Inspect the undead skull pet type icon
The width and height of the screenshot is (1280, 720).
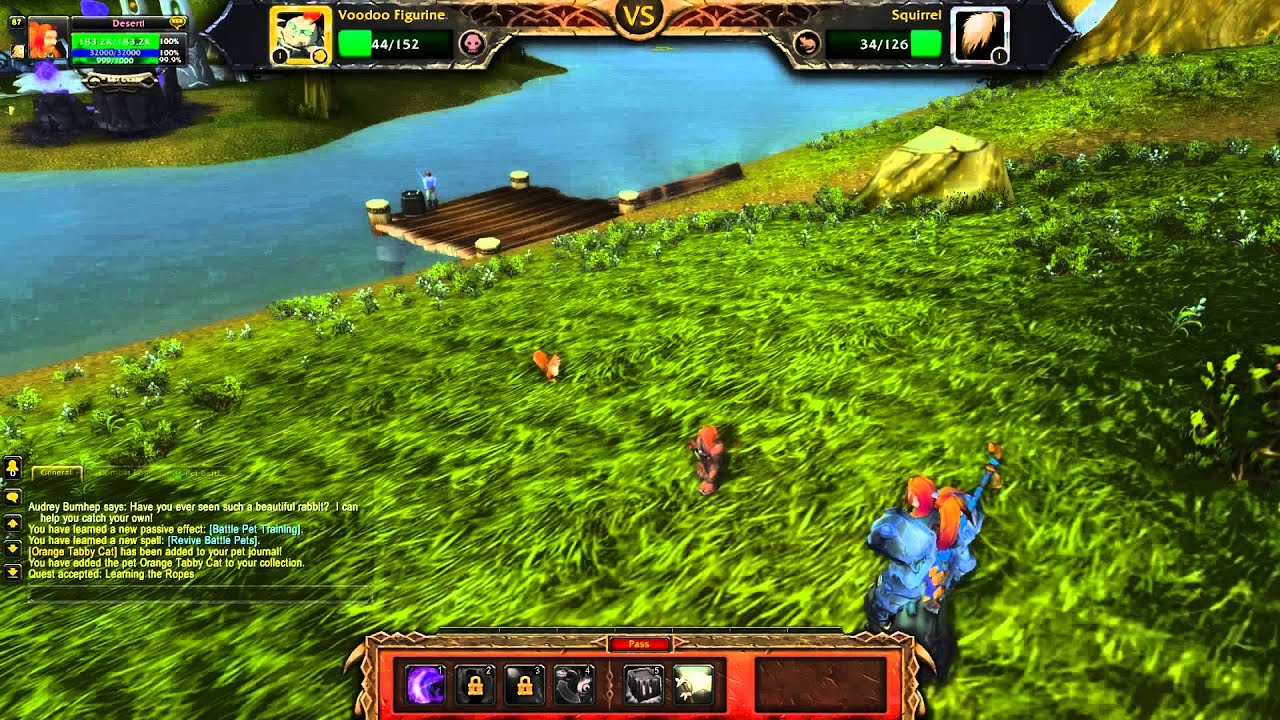[472, 44]
